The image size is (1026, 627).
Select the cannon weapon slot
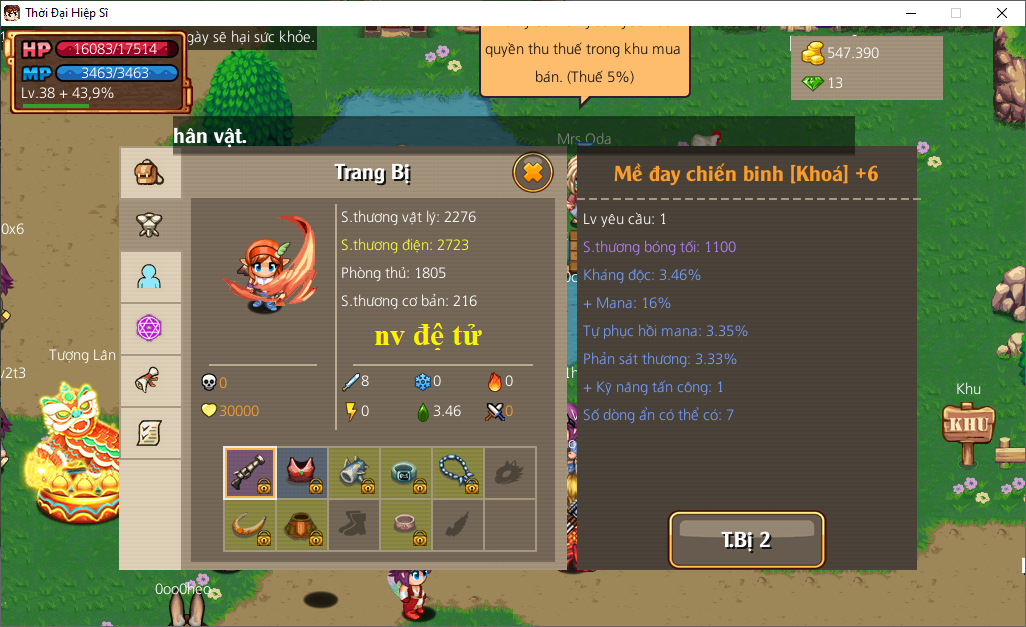click(x=250, y=472)
